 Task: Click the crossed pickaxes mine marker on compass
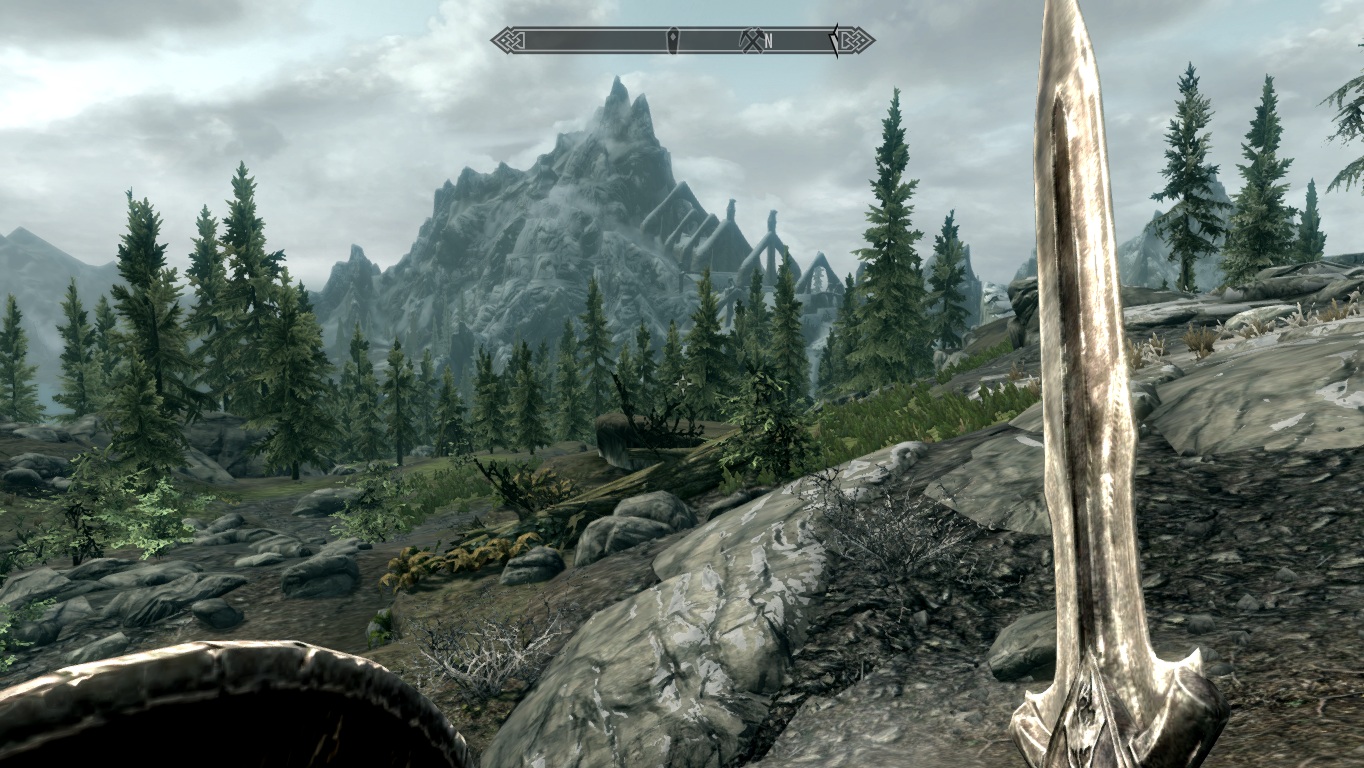[x=750, y=40]
